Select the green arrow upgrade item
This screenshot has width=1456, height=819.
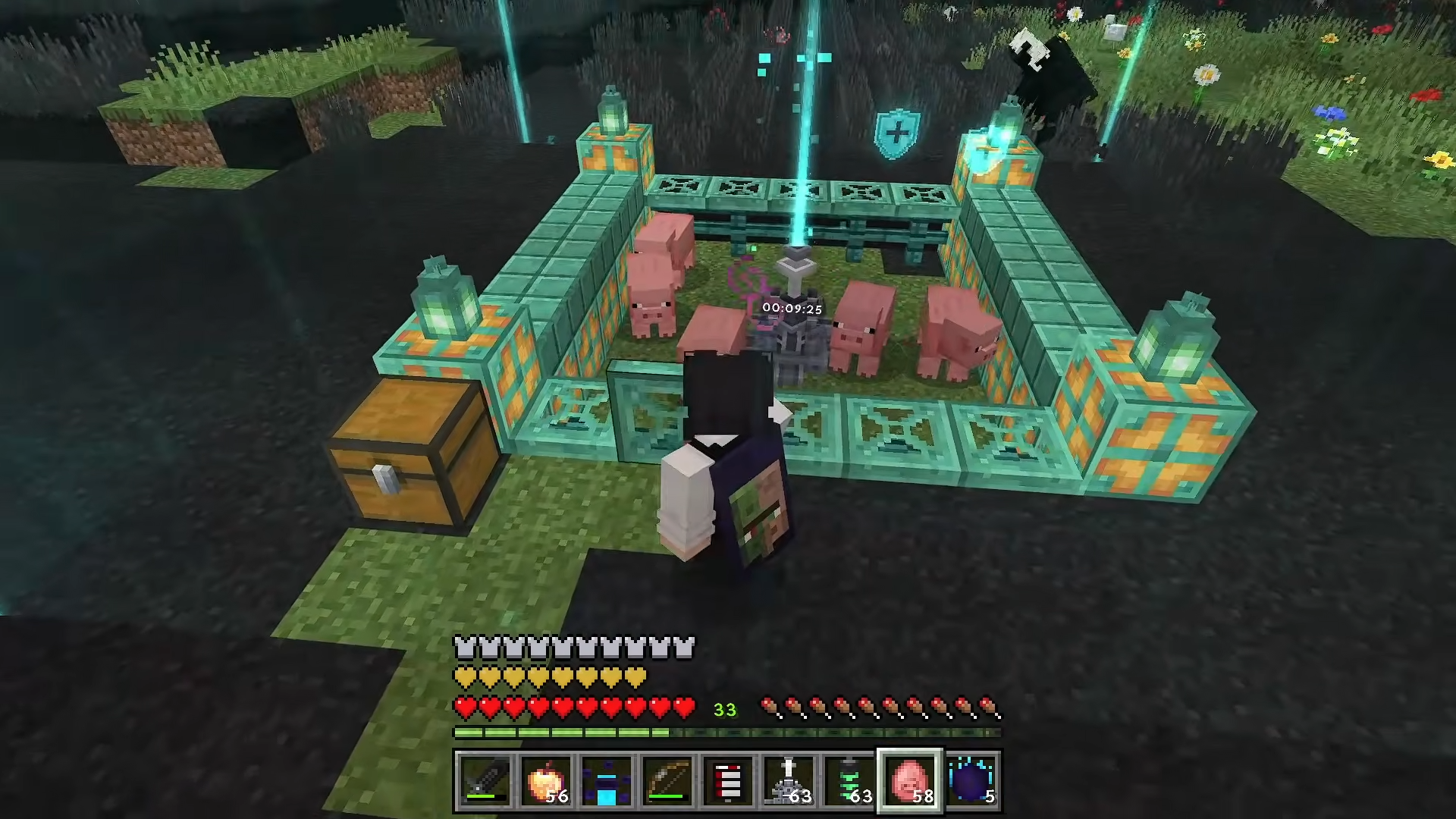click(849, 781)
